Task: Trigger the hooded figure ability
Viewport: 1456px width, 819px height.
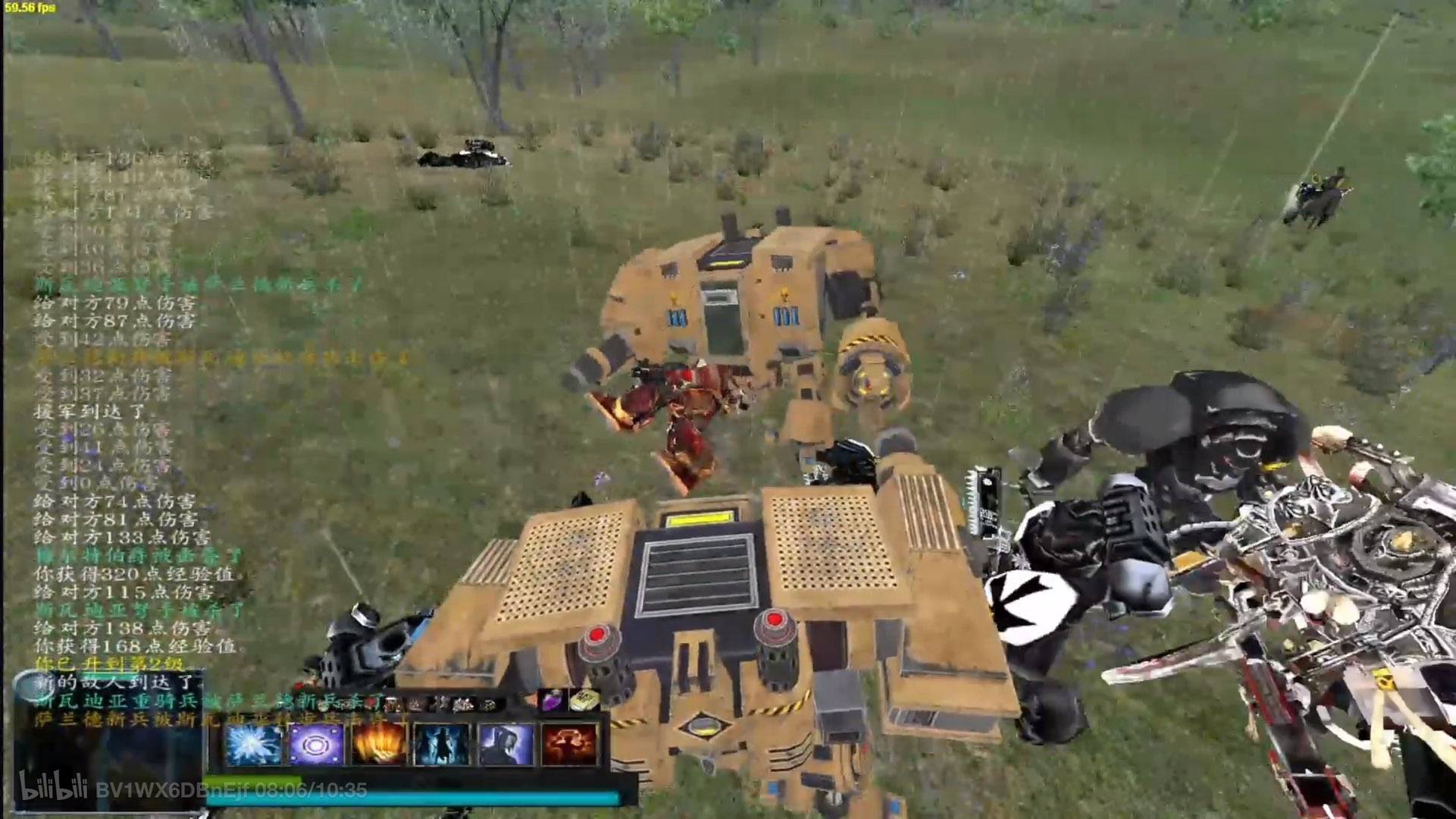Action: click(x=506, y=744)
